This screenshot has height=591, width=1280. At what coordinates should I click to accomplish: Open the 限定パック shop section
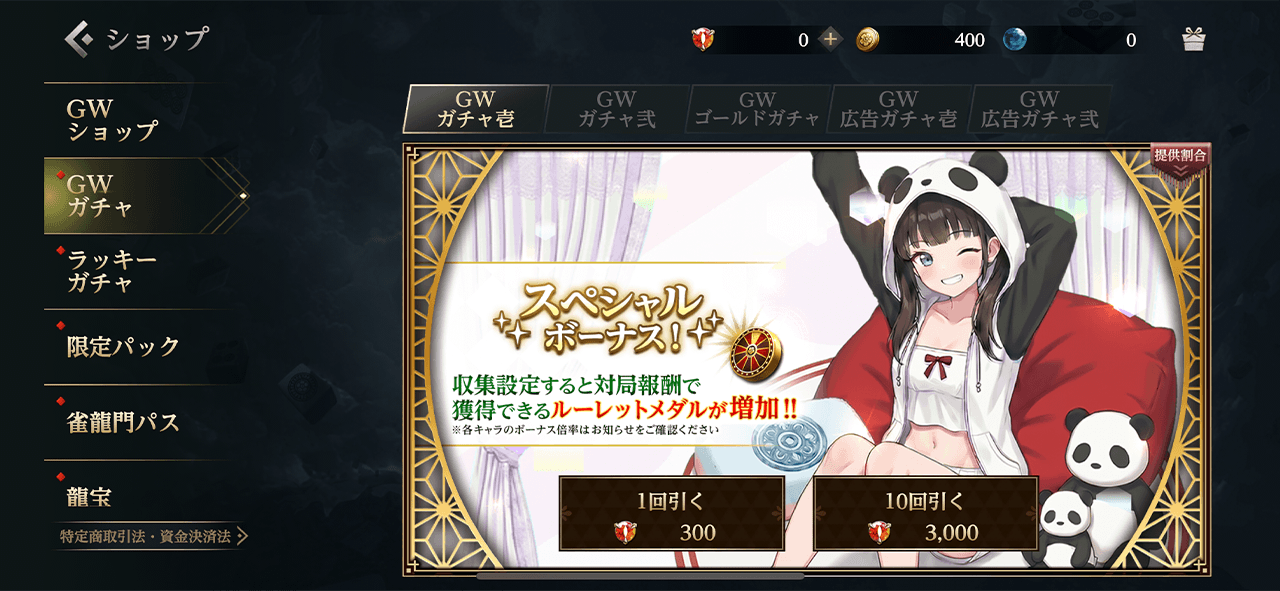coord(125,346)
